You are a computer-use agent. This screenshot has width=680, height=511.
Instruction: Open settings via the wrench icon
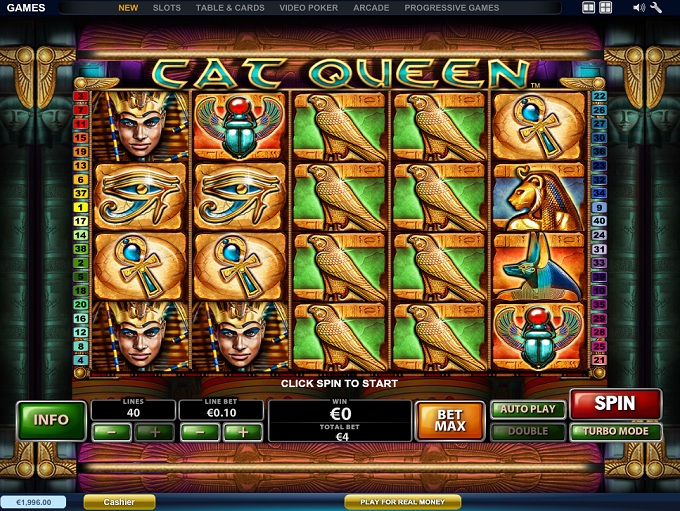[x=656, y=8]
